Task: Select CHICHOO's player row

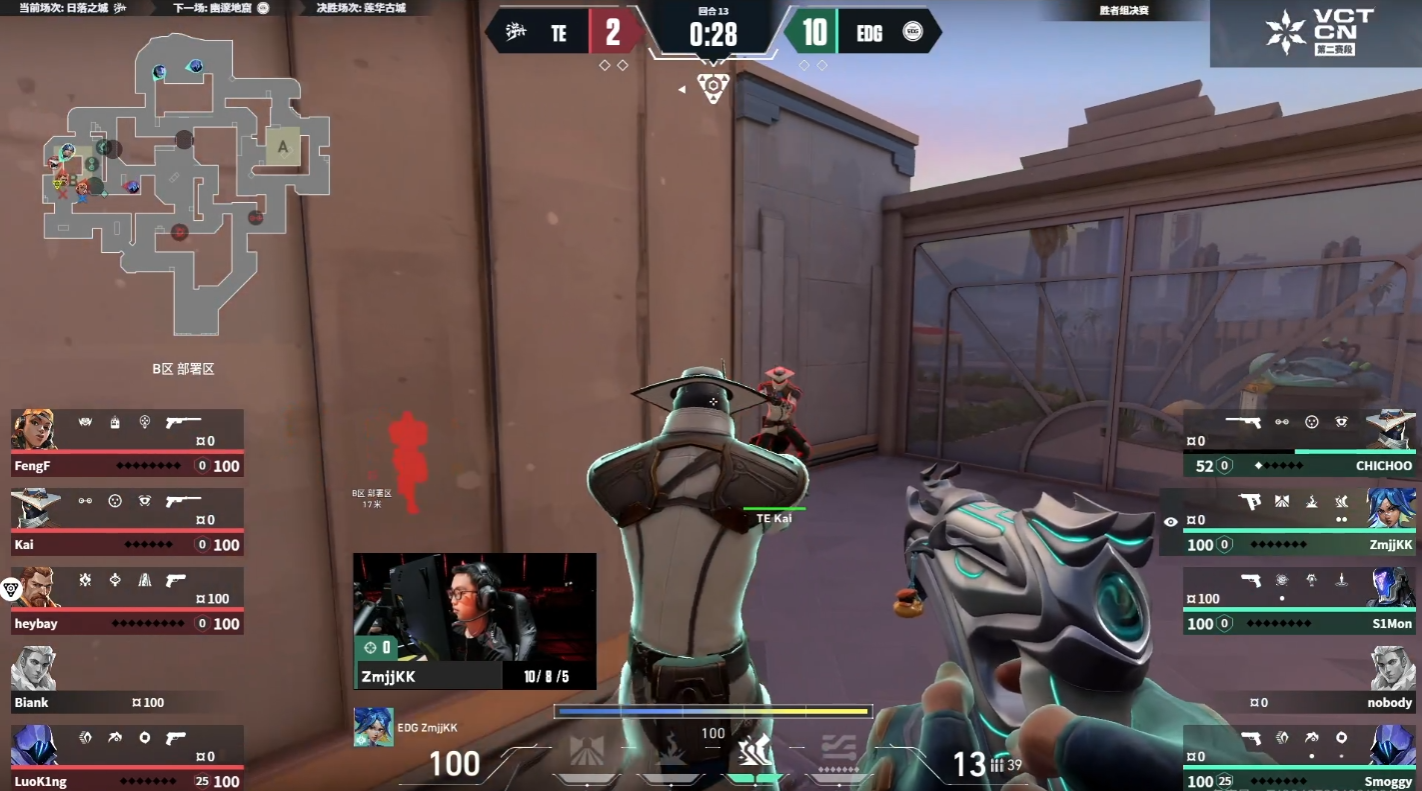Action: click(x=1299, y=442)
